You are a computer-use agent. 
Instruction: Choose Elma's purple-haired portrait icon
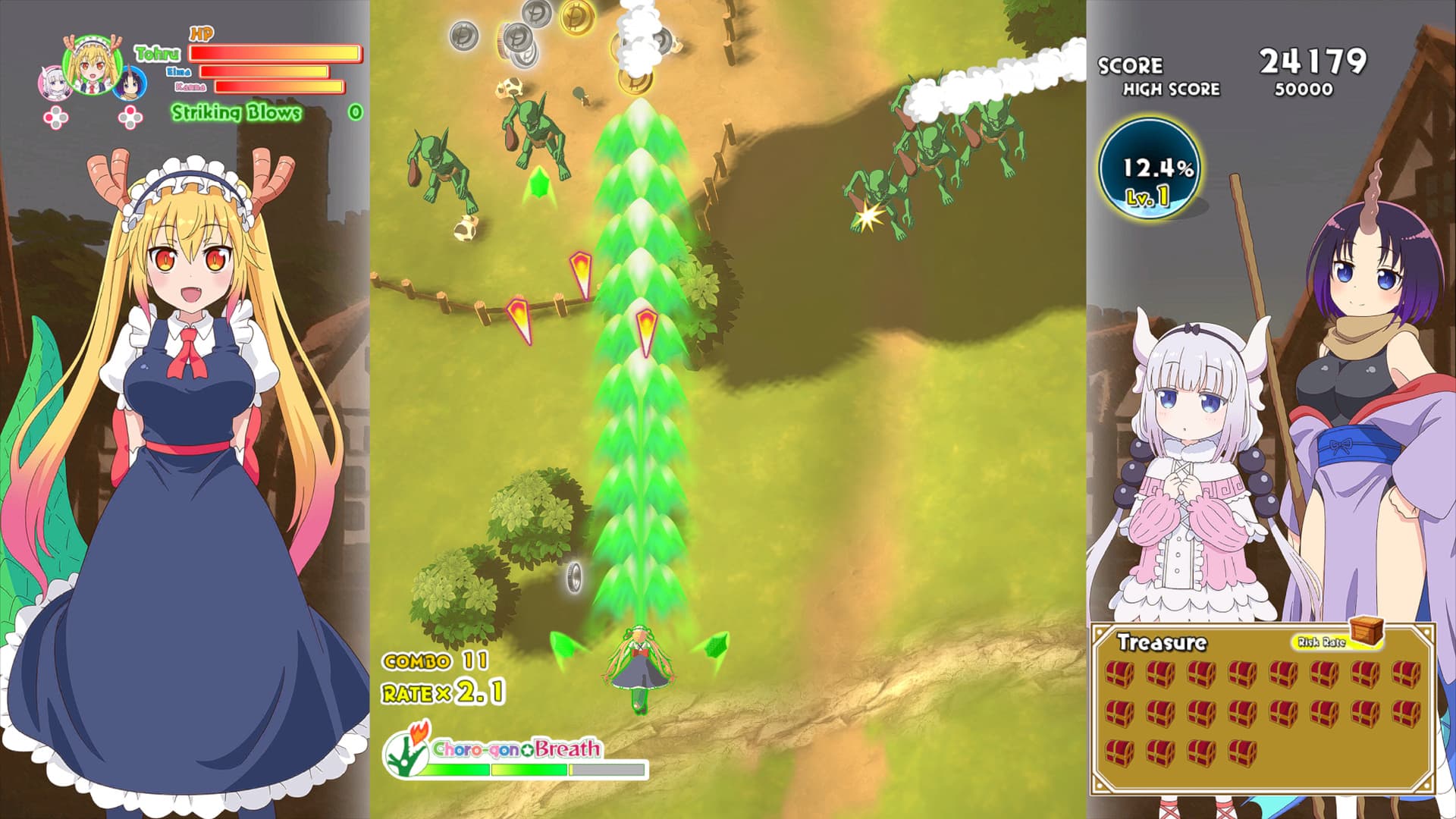130,83
